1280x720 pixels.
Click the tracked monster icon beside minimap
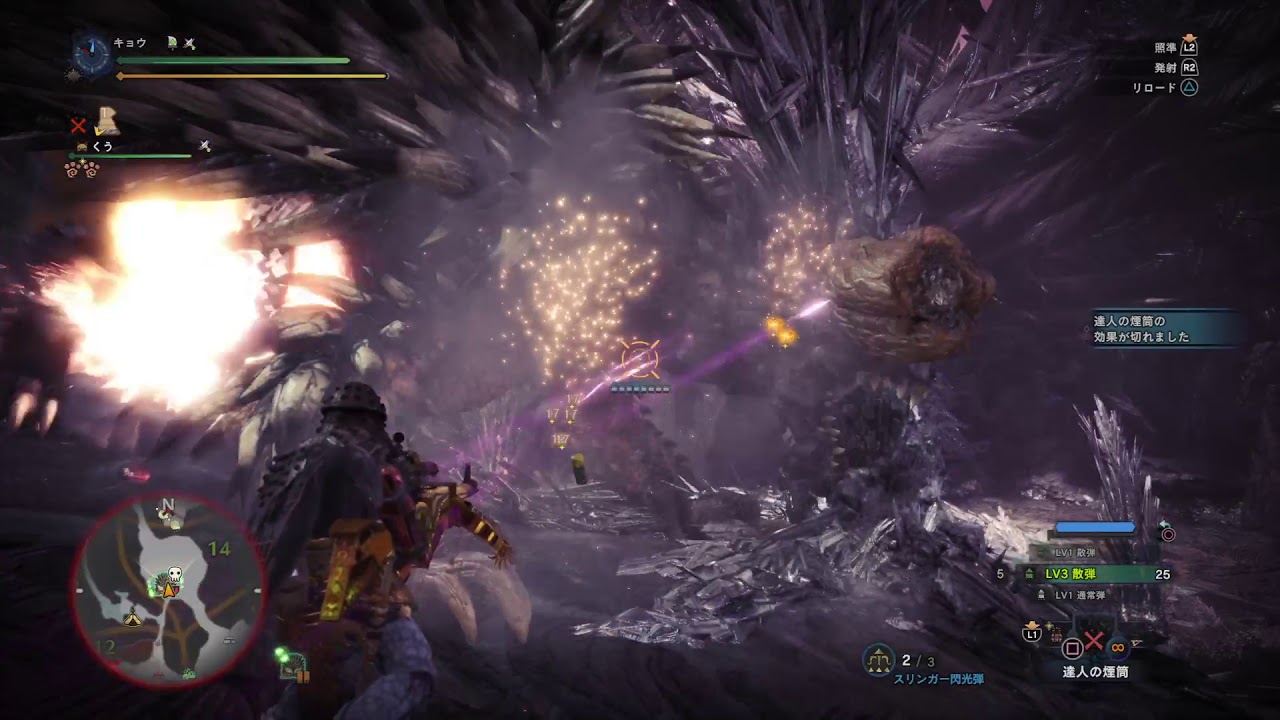[x=292, y=665]
